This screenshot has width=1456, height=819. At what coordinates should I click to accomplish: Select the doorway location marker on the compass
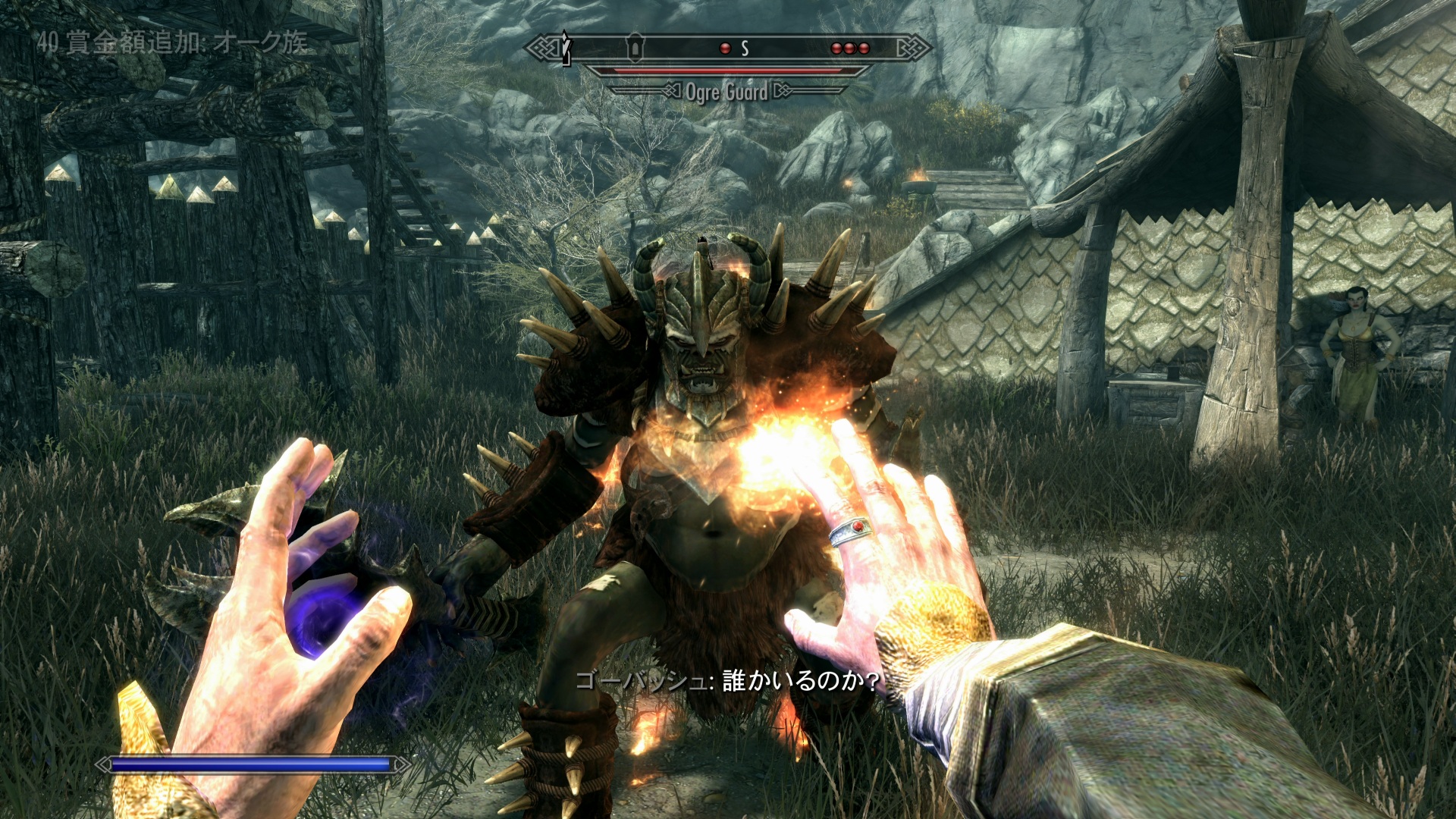(x=635, y=48)
